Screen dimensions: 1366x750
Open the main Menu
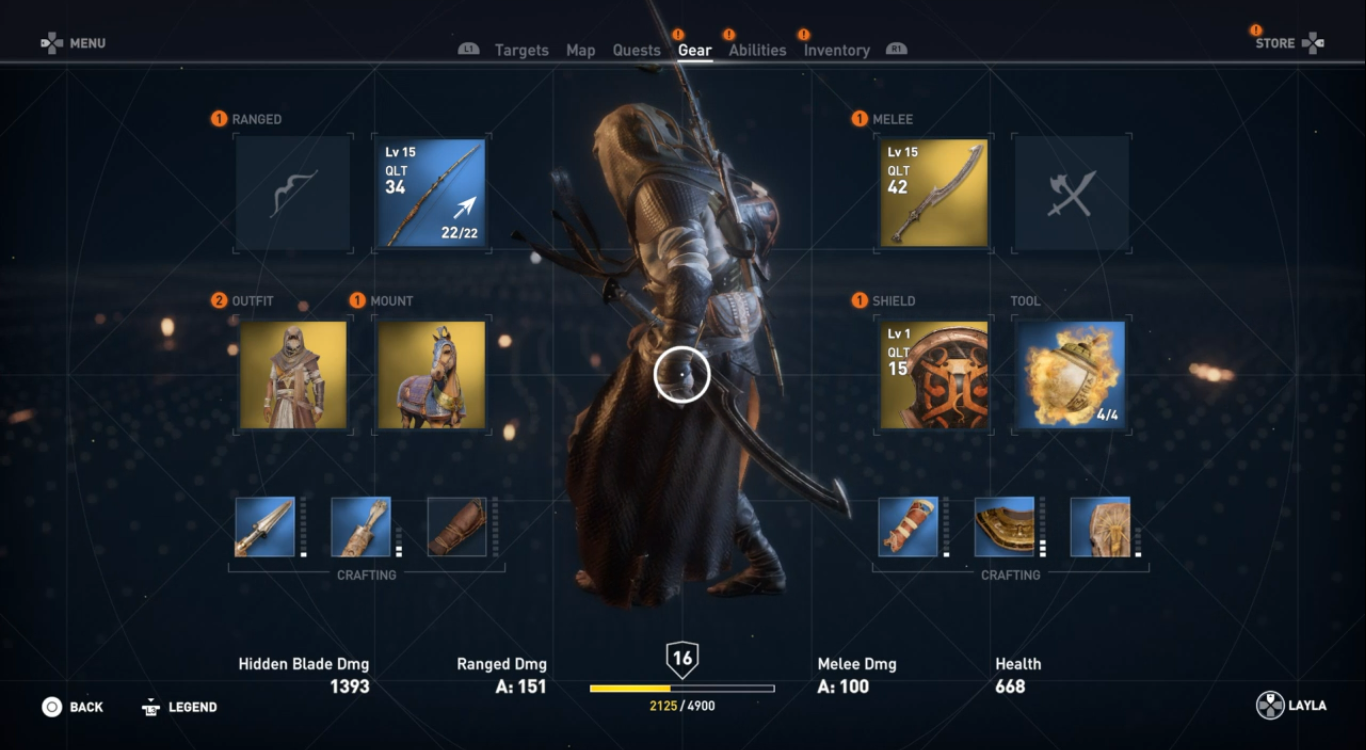(x=74, y=43)
